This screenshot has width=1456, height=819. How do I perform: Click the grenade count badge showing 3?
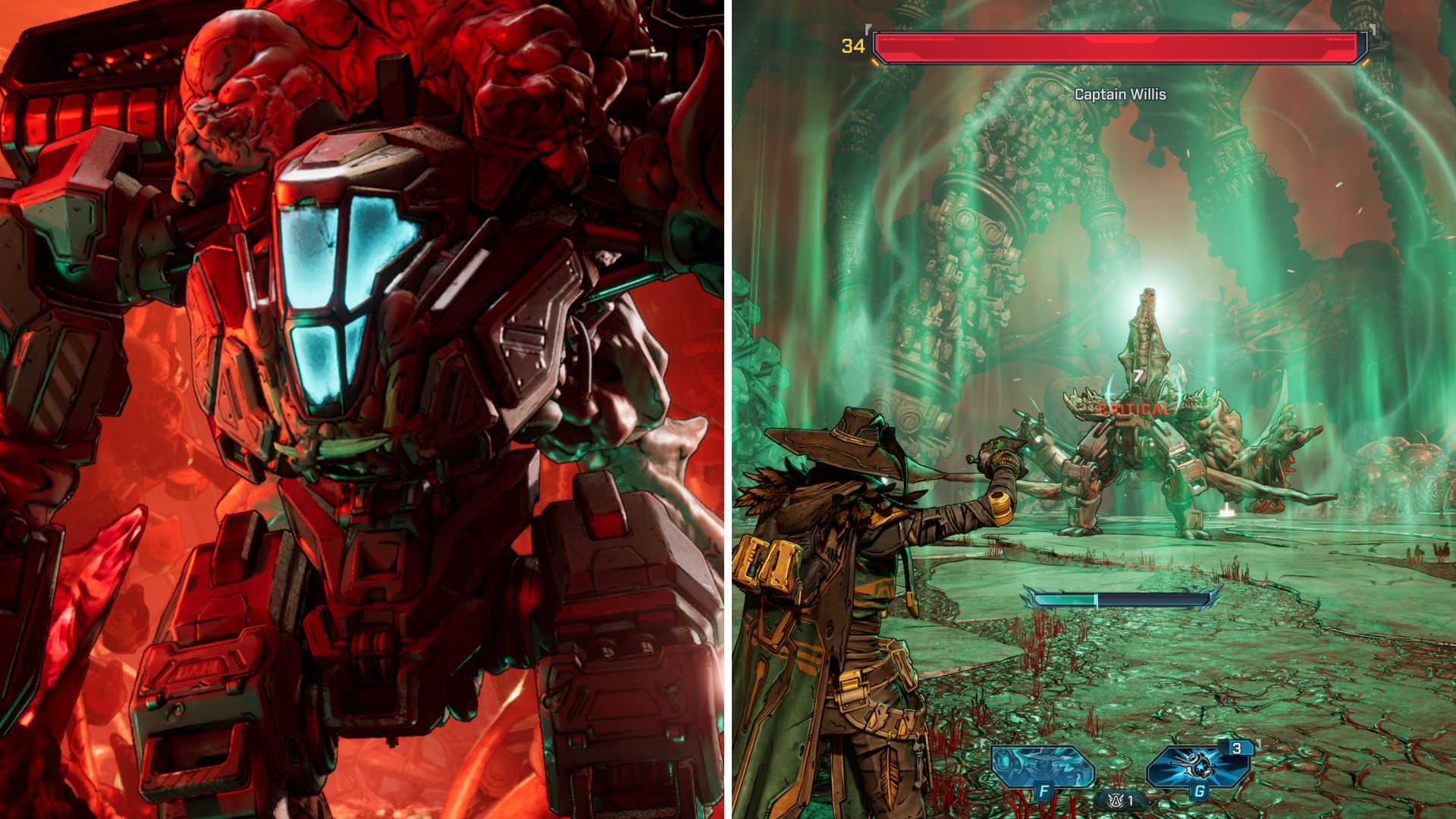point(1238,748)
